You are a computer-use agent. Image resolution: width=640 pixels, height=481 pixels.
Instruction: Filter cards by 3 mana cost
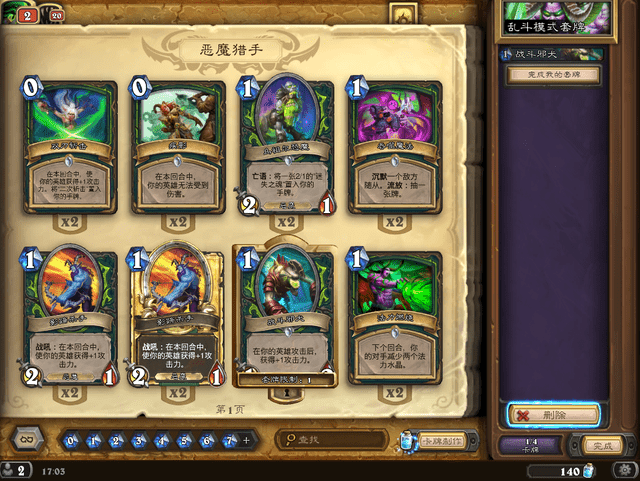pyautogui.click(x=140, y=440)
